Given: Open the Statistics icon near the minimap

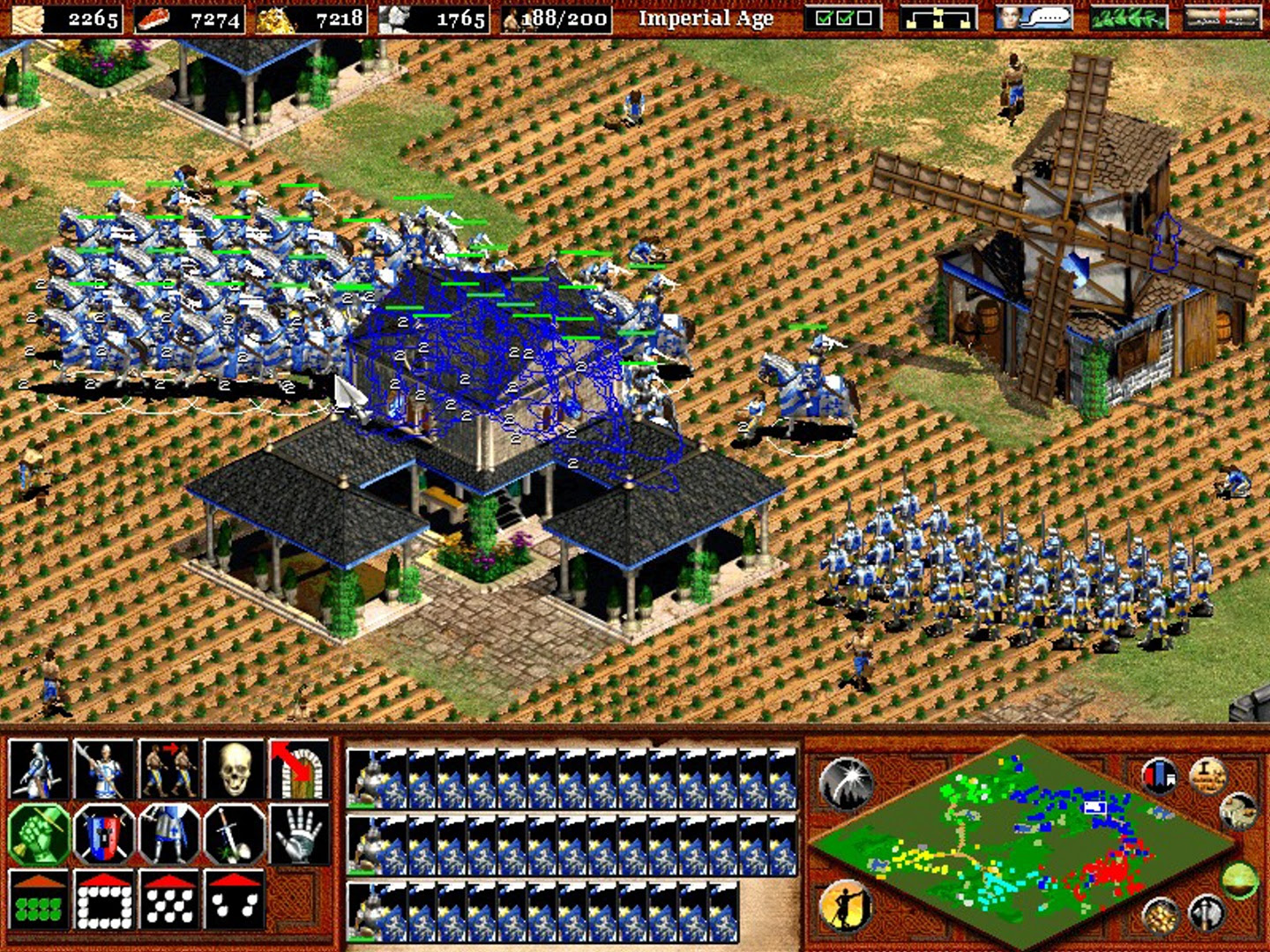Looking at the screenshot, I should point(1159,775).
